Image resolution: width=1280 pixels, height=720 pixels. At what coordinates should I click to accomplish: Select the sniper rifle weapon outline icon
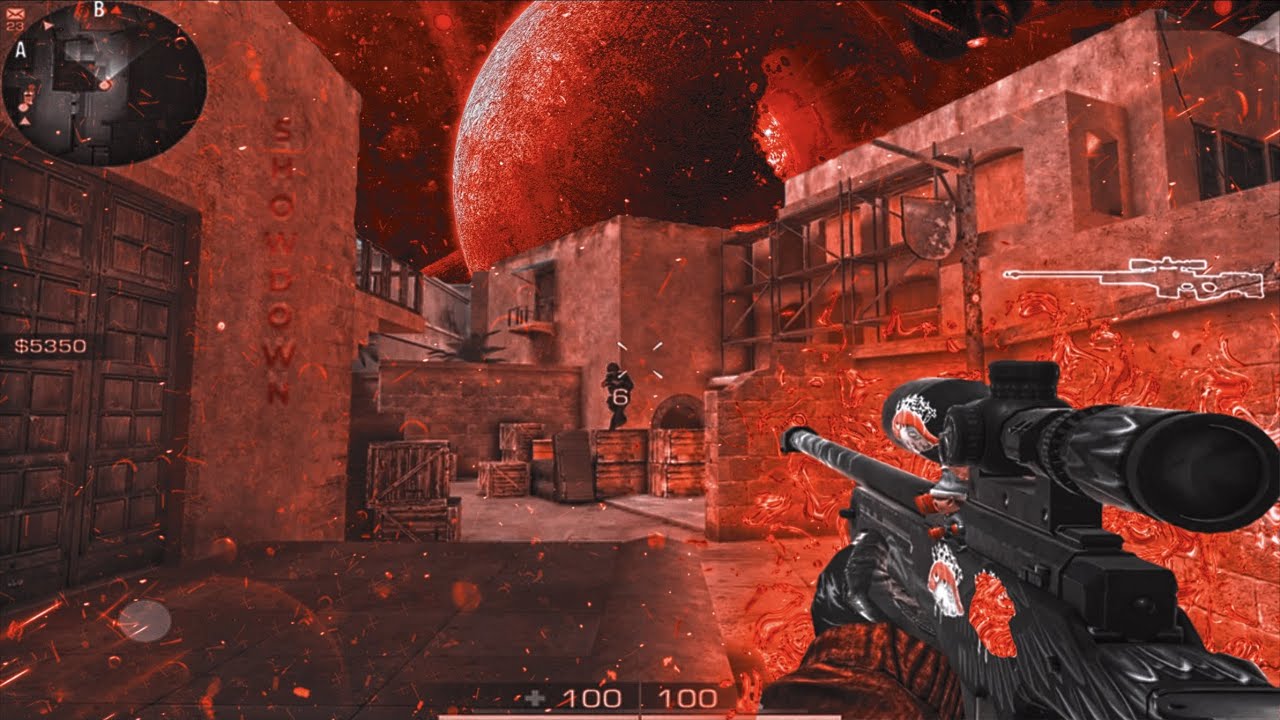tap(1120, 278)
